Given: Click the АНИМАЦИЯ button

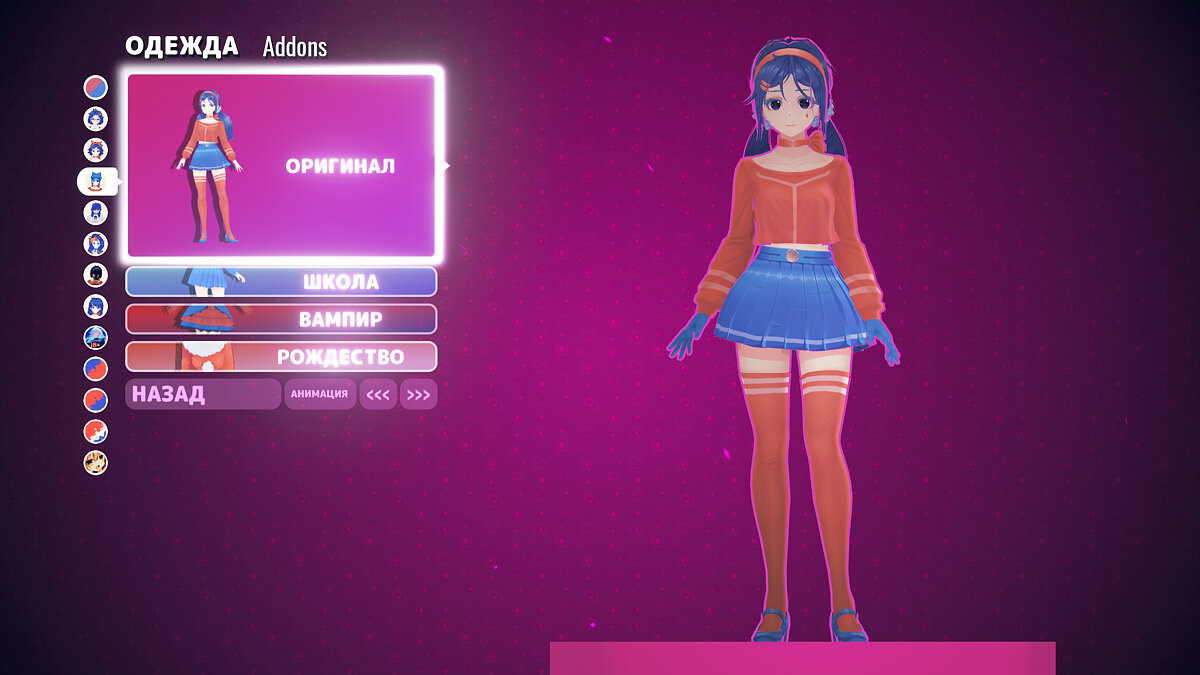Looking at the screenshot, I should pos(319,394).
